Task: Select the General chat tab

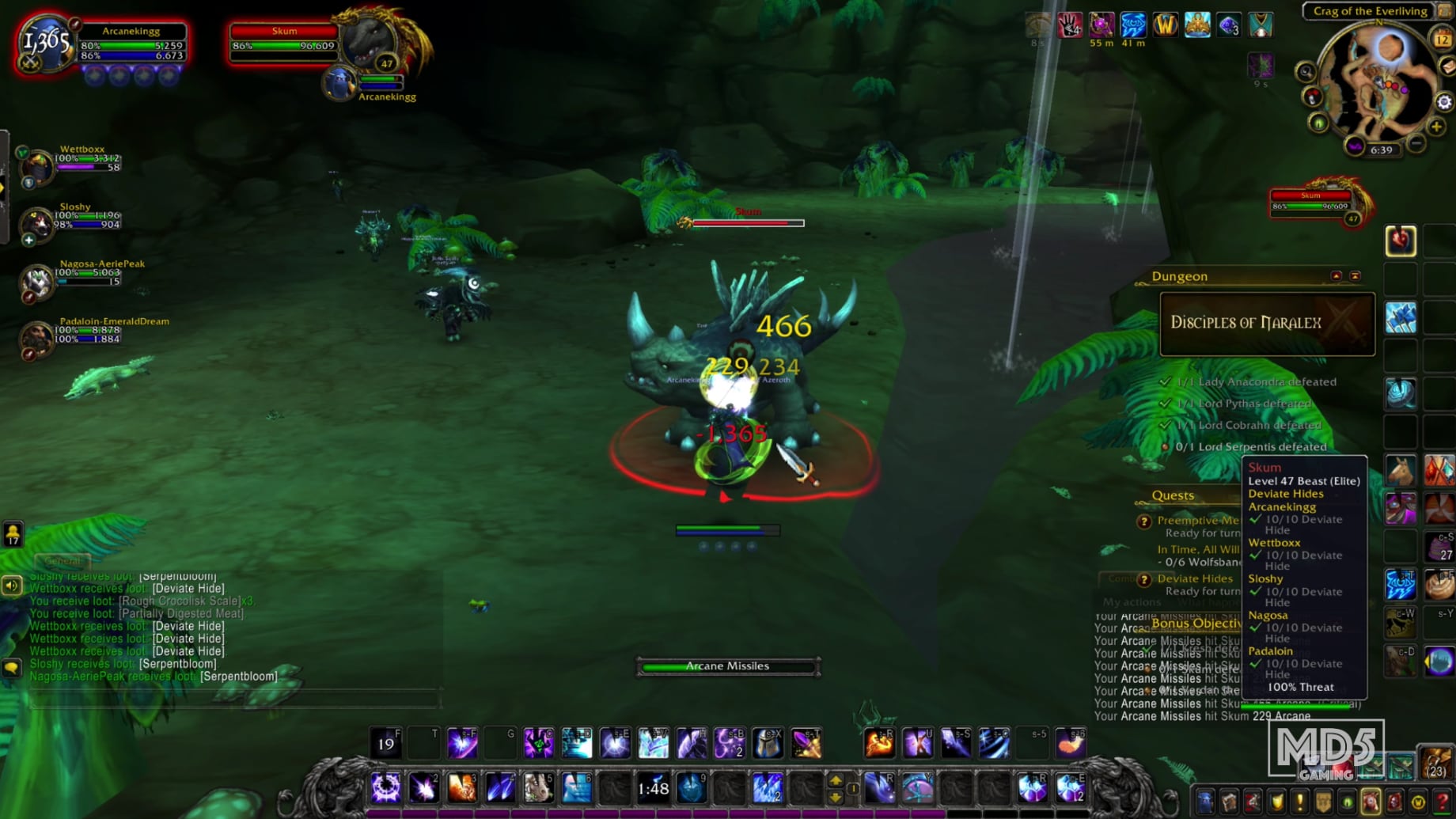Action: coord(63,560)
